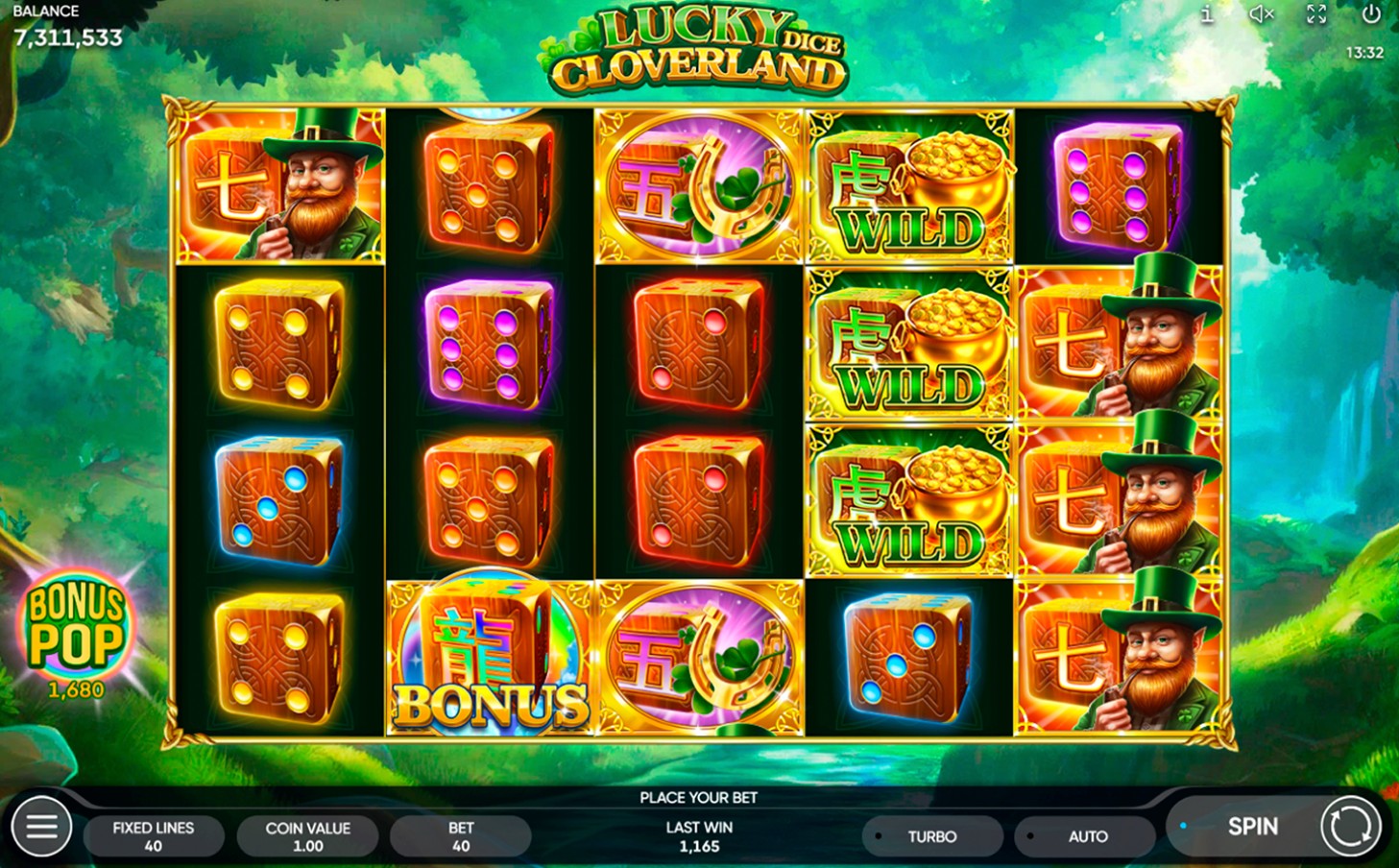Enter fullscreen mode
The image size is (1399, 868).
point(1315,15)
